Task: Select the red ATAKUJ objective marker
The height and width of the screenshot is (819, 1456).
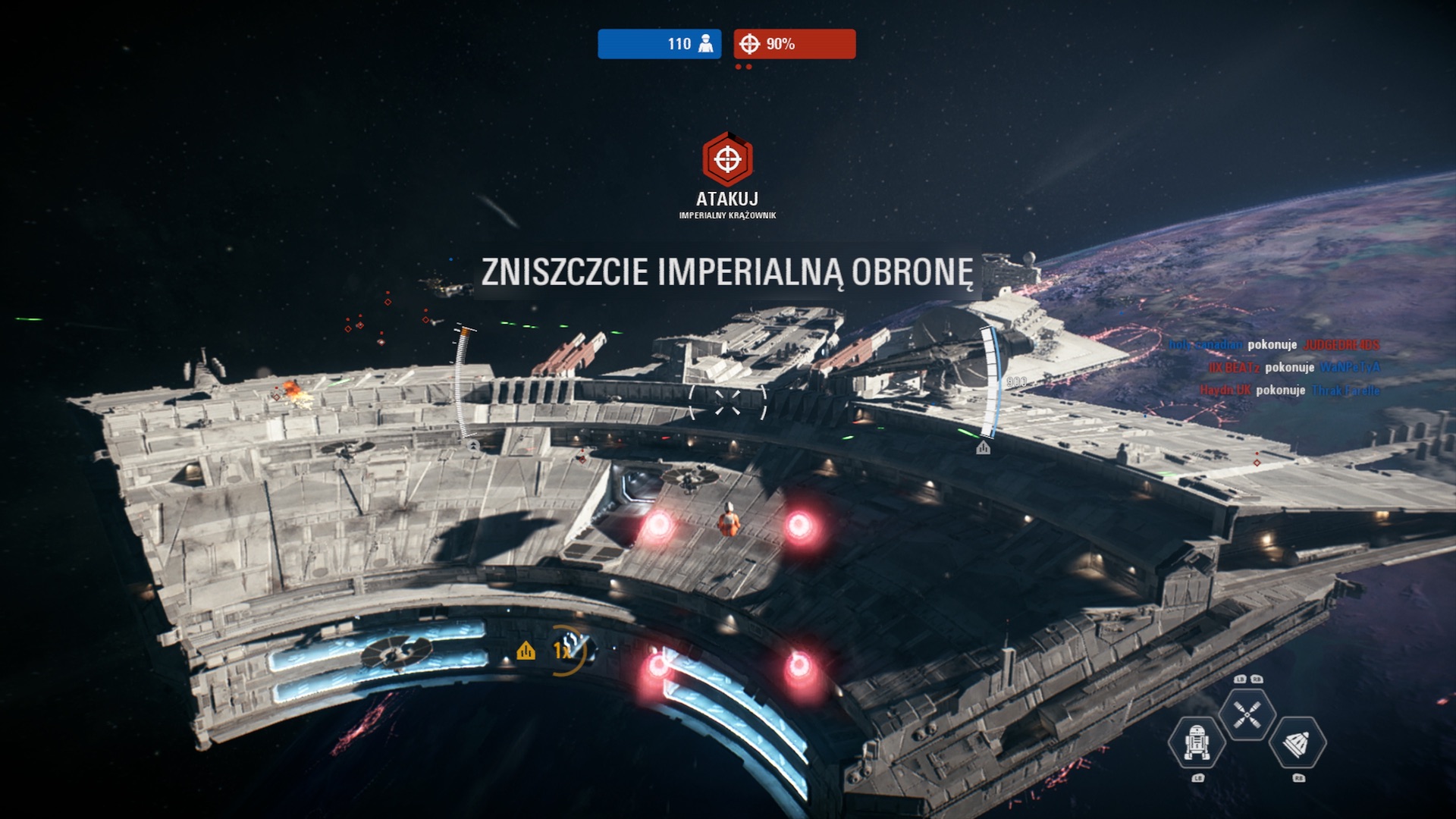Action: [x=727, y=159]
